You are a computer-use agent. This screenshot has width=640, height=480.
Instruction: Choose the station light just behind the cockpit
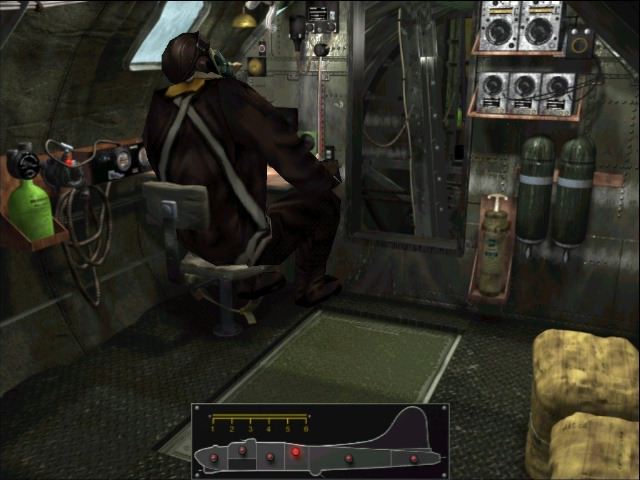coord(270,457)
